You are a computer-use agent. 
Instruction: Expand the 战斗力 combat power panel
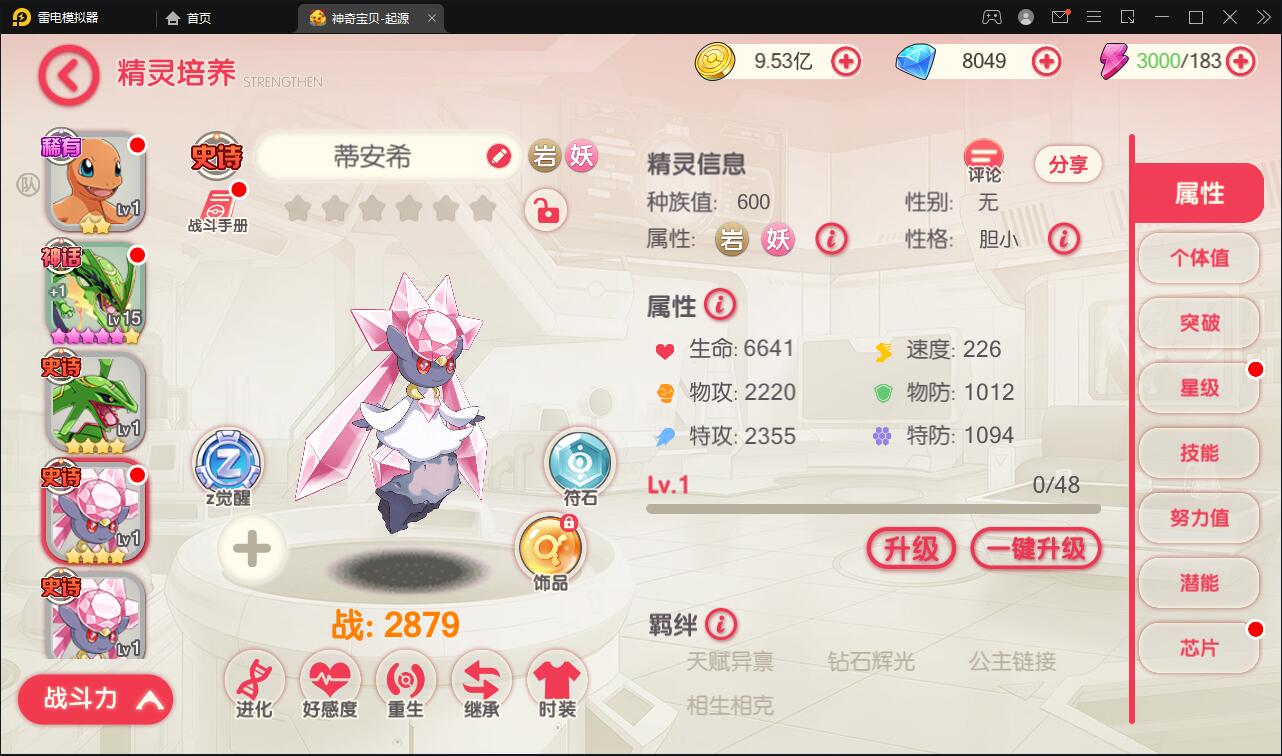coord(96,699)
